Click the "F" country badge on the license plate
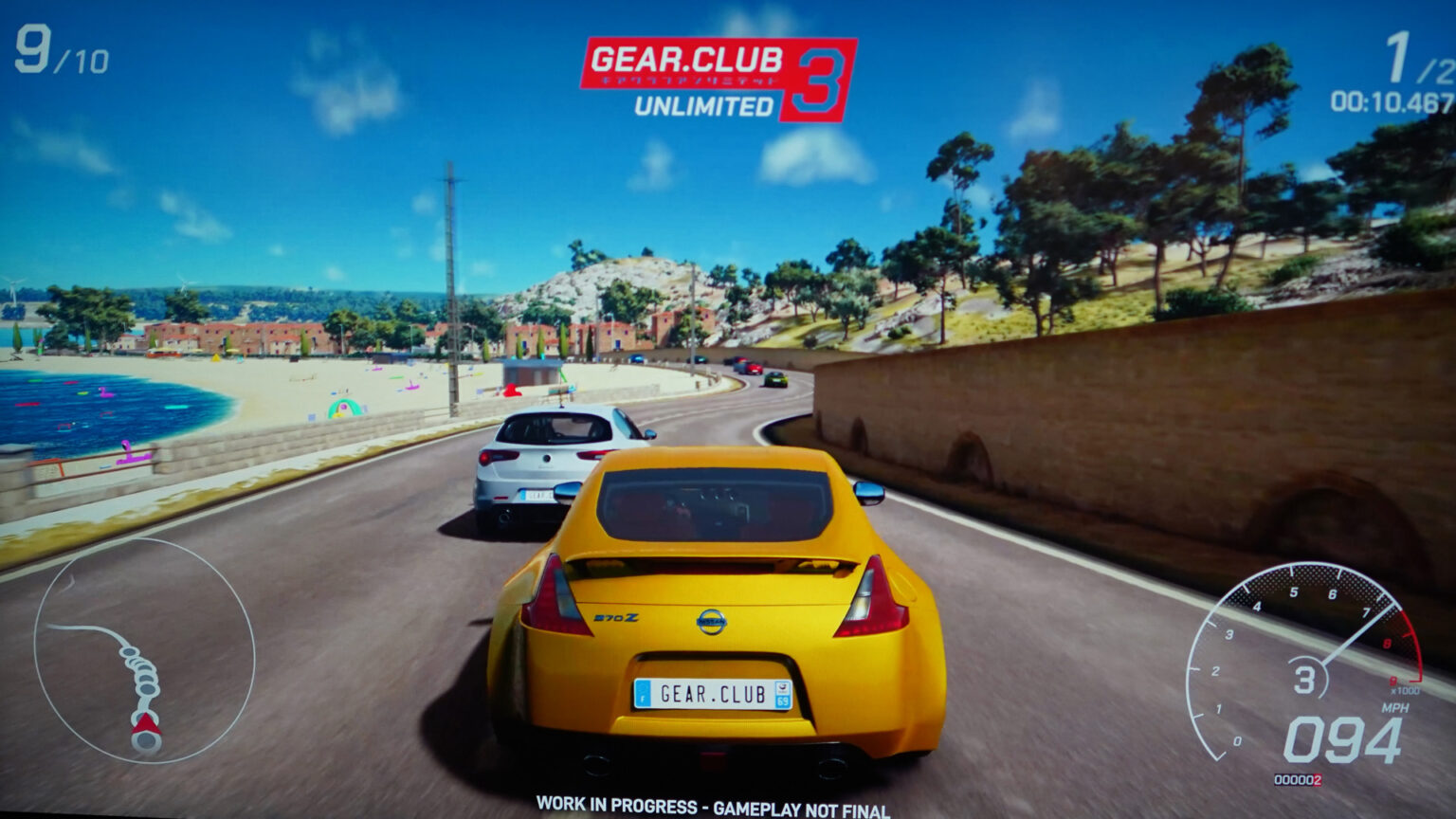1456x819 pixels. (x=642, y=693)
